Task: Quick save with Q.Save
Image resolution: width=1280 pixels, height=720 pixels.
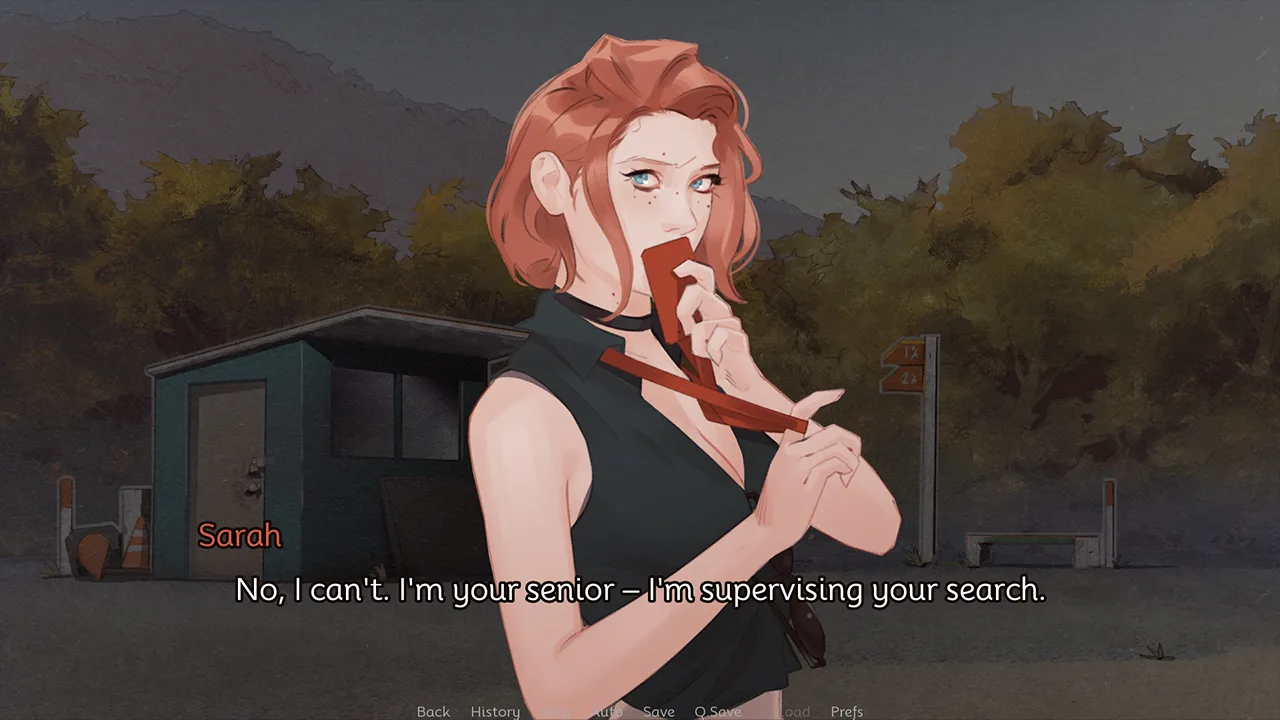Action: click(718, 711)
